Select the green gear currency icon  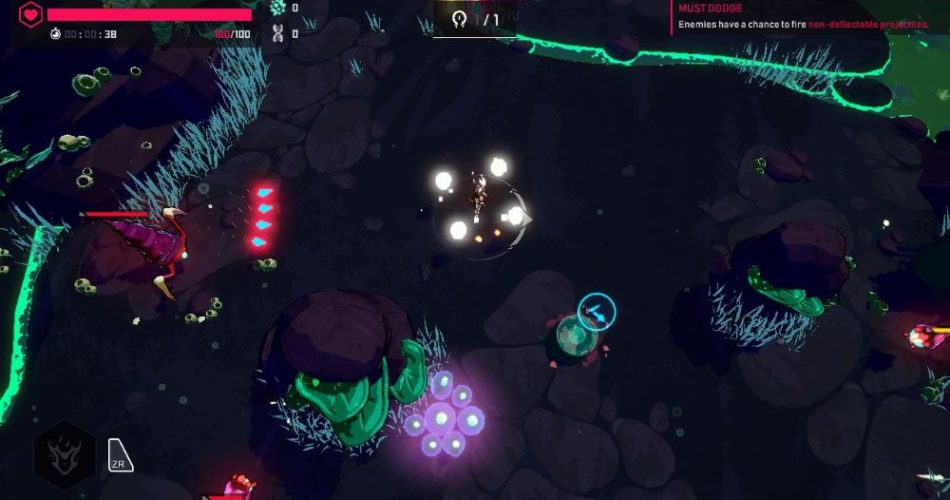[278, 8]
